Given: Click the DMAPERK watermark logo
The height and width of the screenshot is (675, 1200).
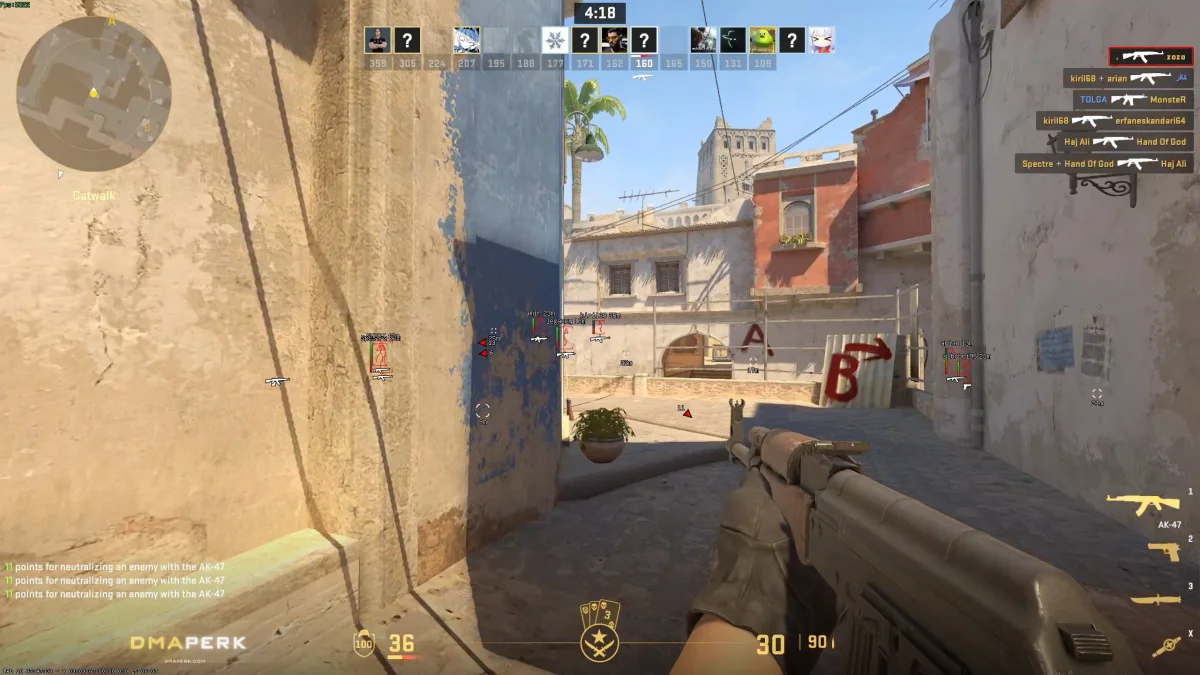Looking at the screenshot, I should click(x=188, y=643).
